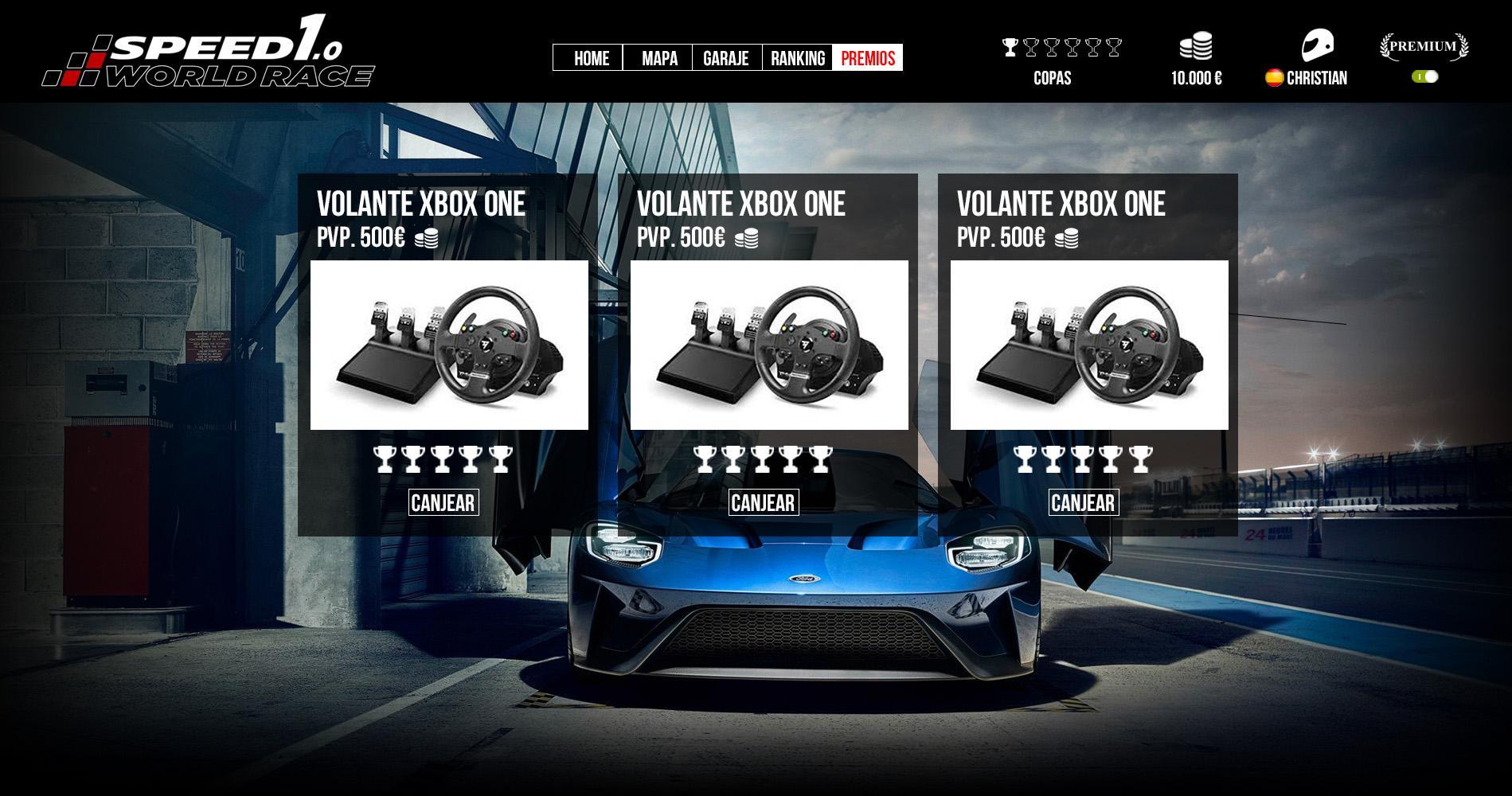This screenshot has height=796, width=1512.
Task: Open the Premium laurel badge
Action: click(1424, 47)
